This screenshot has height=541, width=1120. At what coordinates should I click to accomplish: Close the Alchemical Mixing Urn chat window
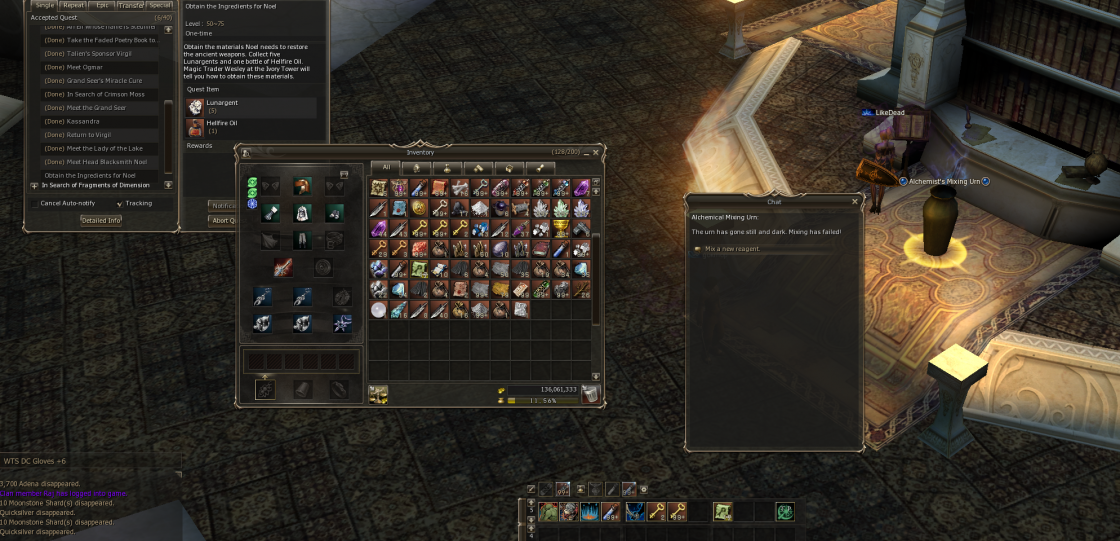tap(854, 201)
